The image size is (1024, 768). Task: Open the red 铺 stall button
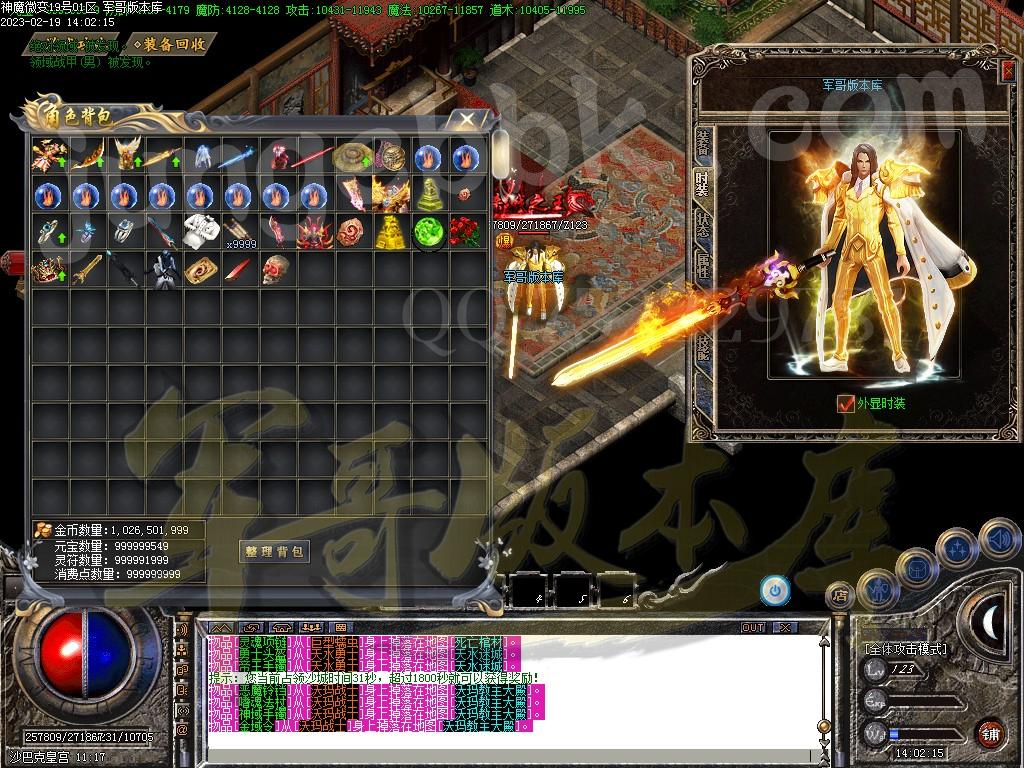tap(990, 732)
